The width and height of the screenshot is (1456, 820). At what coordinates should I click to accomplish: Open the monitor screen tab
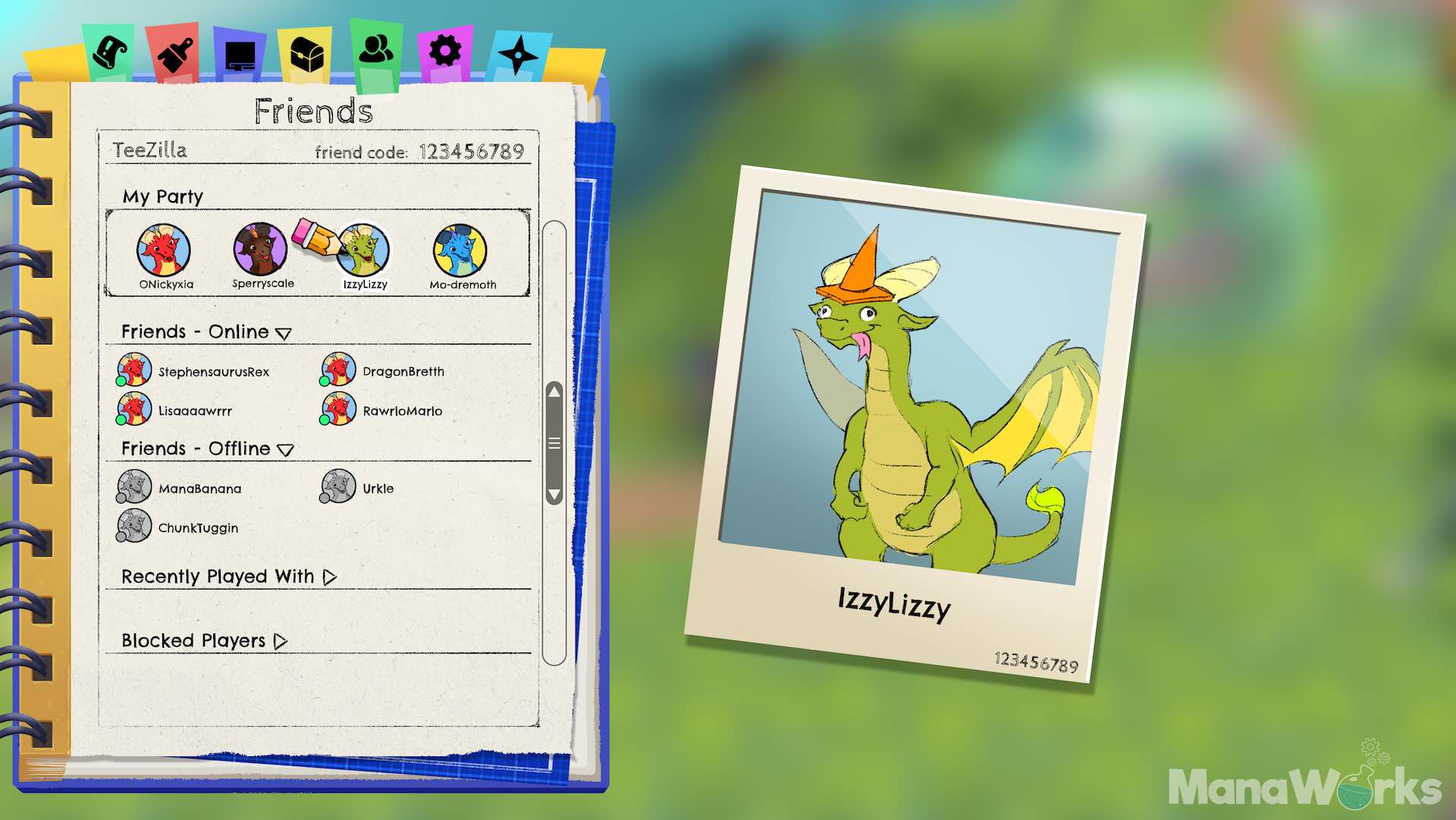tap(240, 56)
